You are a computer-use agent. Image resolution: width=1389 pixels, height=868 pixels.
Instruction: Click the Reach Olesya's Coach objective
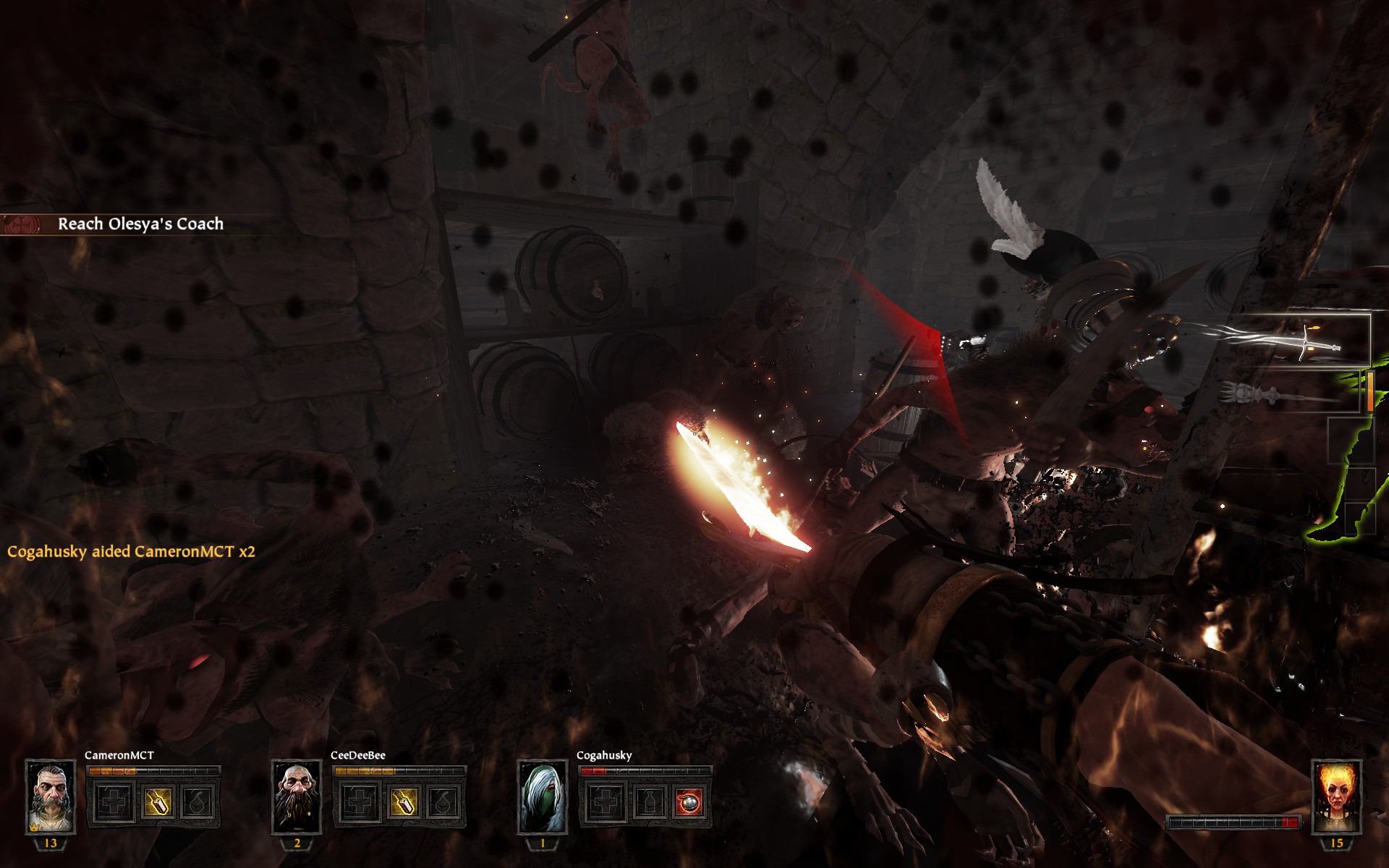(x=140, y=224)
